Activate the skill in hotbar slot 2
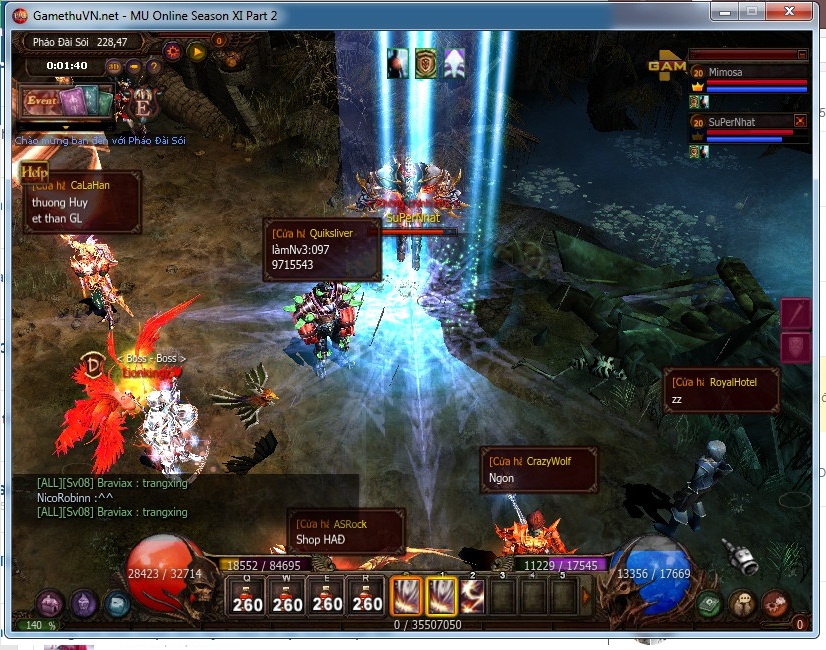826x650 pixels. tap(472, 596)
